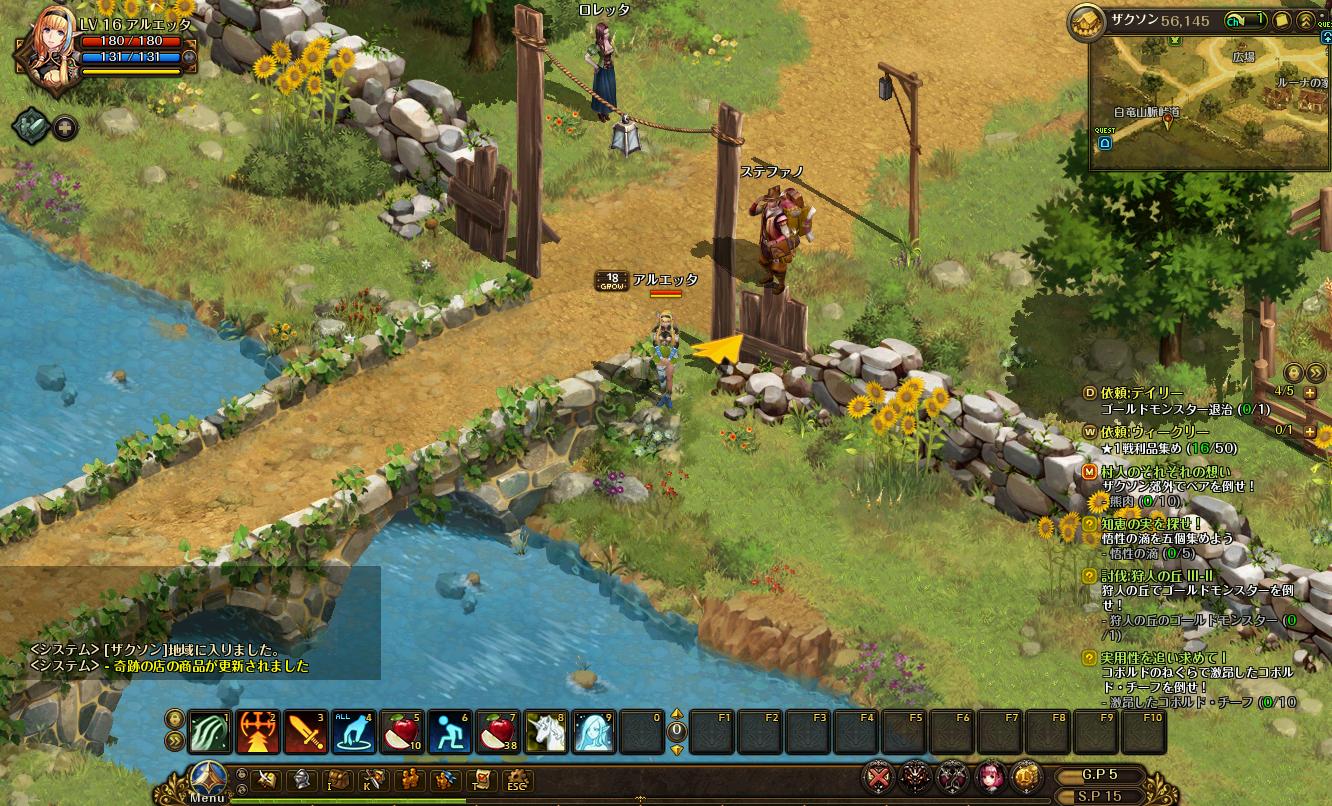Click the red X crossed icon

coord(880,776)
